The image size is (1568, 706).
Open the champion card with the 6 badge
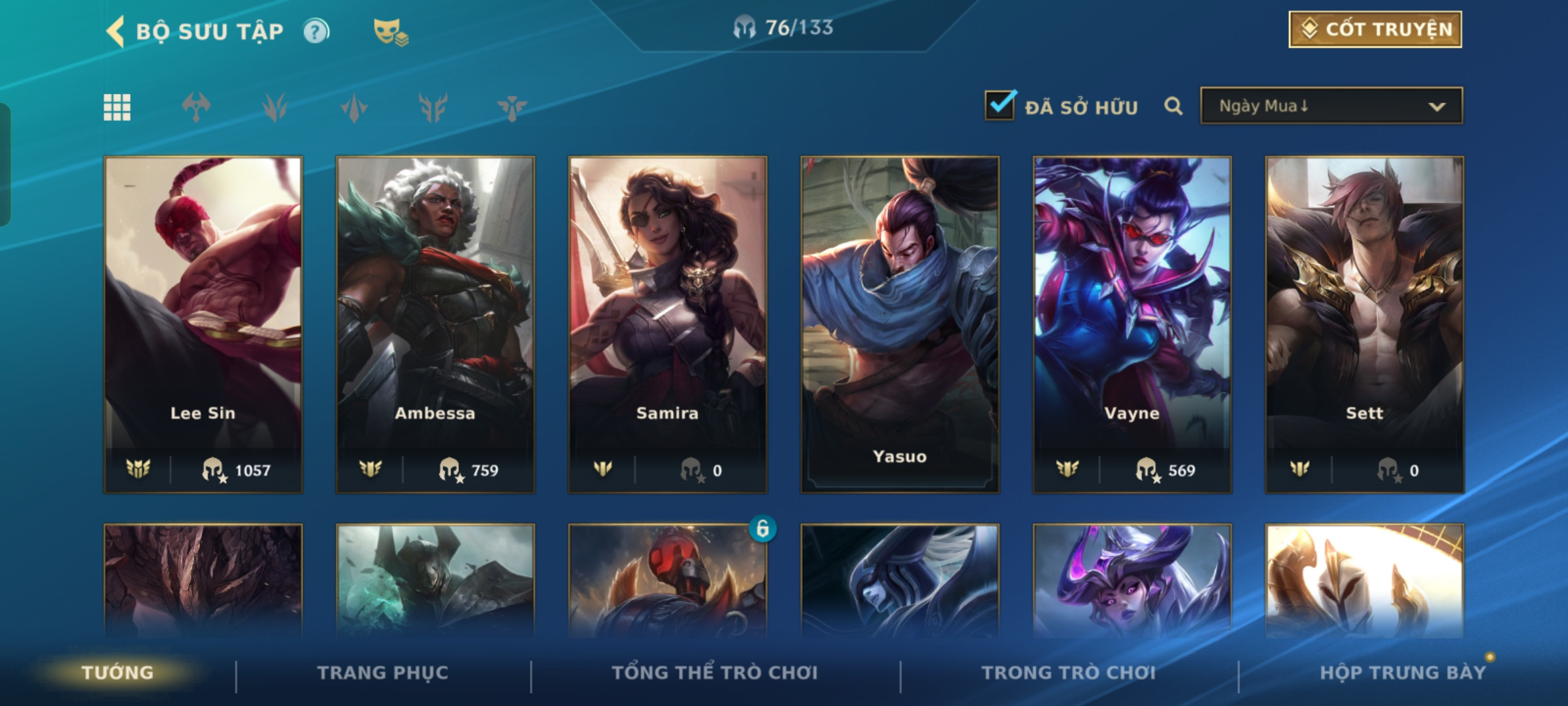click(x=668, y=580)
